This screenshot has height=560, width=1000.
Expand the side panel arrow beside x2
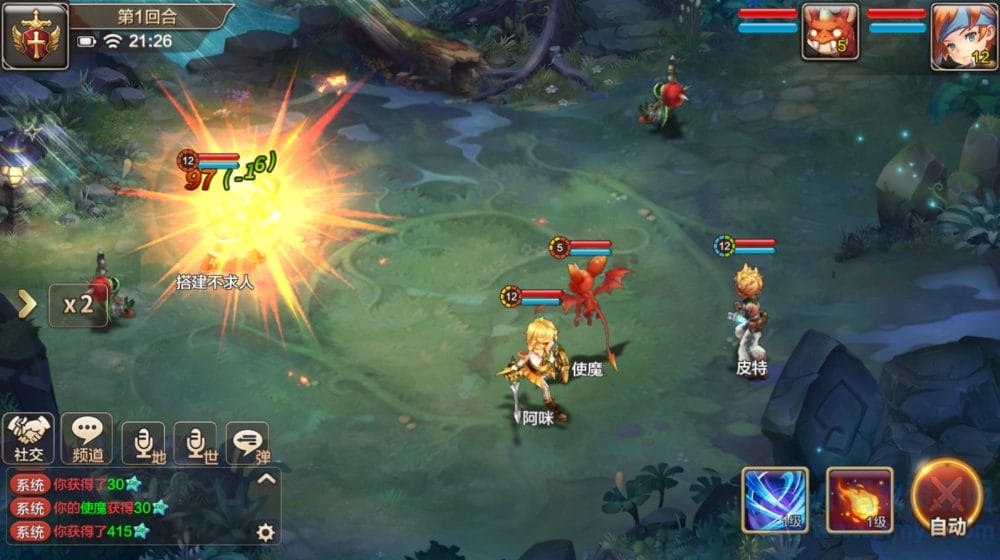click(x=27, y=304)
